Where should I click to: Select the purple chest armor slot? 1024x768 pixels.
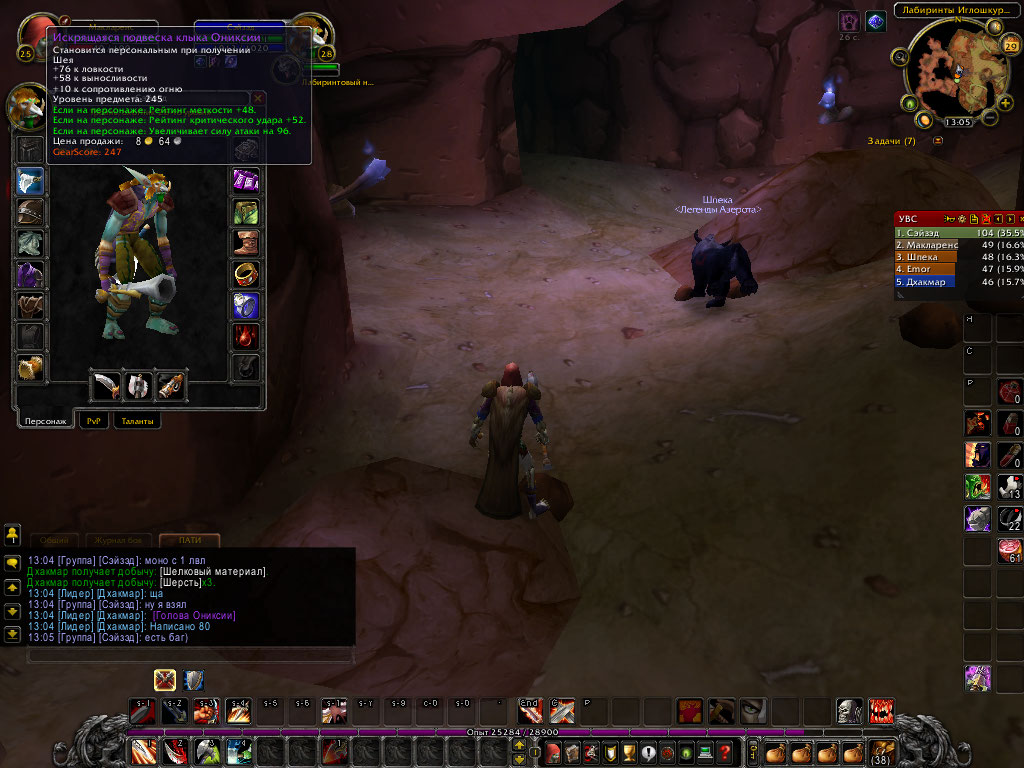pyautogui.click(x=29, y=274)
